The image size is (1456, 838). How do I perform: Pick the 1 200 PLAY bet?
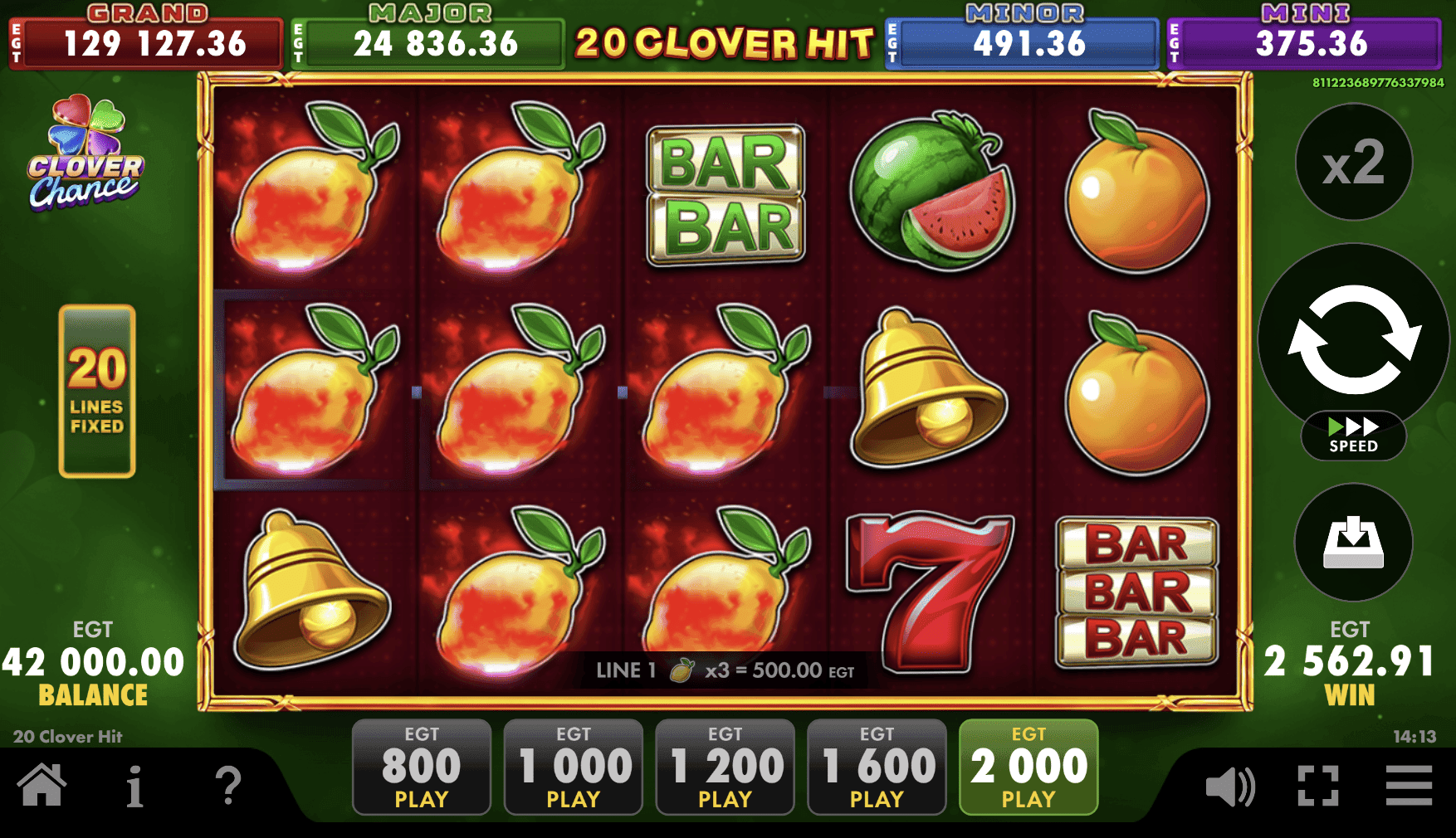tap(726, 767)
